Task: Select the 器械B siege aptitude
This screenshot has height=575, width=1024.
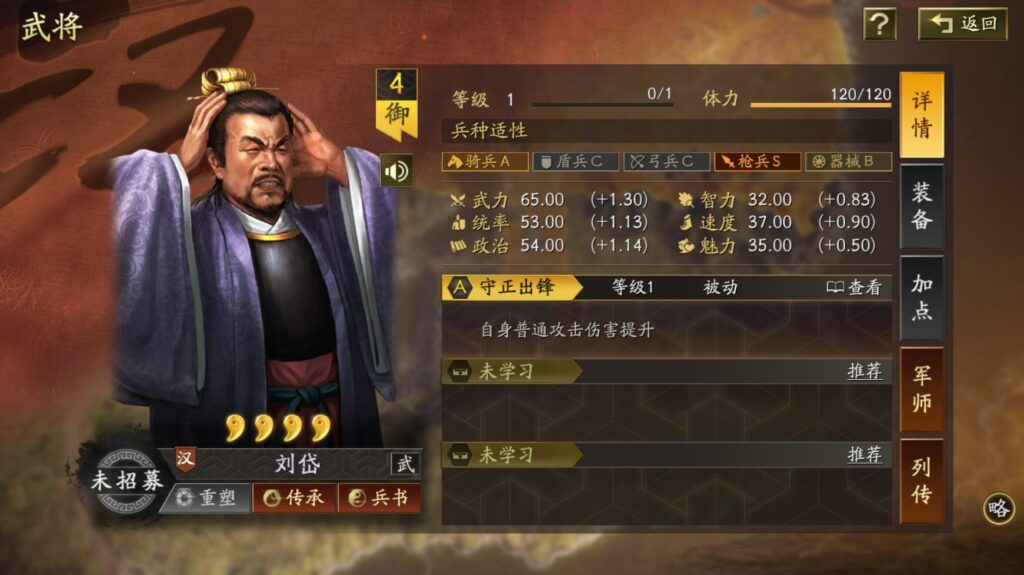Action: [x=848, y=161]
